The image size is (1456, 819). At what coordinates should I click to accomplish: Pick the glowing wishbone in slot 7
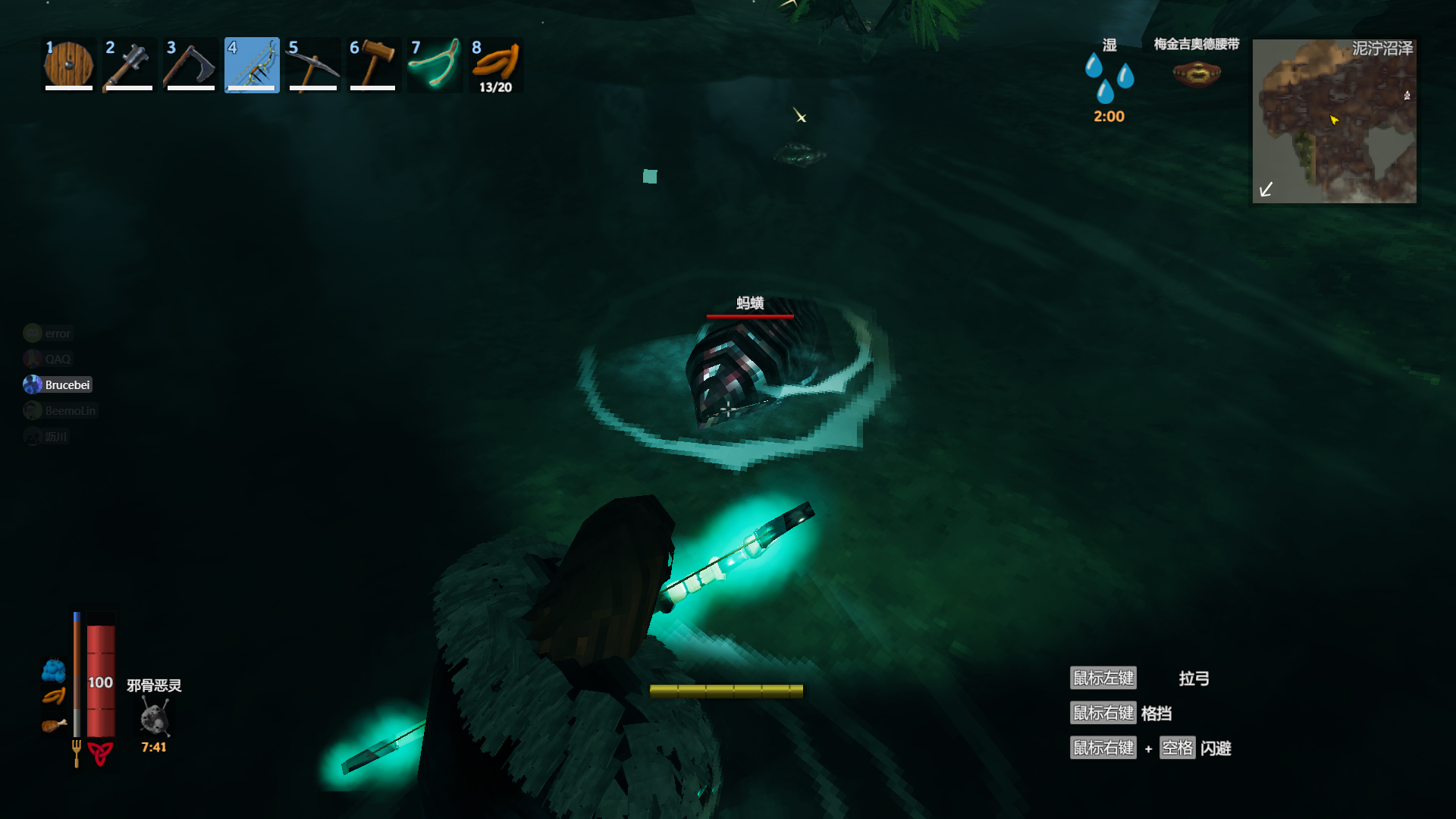click(435, 65)
